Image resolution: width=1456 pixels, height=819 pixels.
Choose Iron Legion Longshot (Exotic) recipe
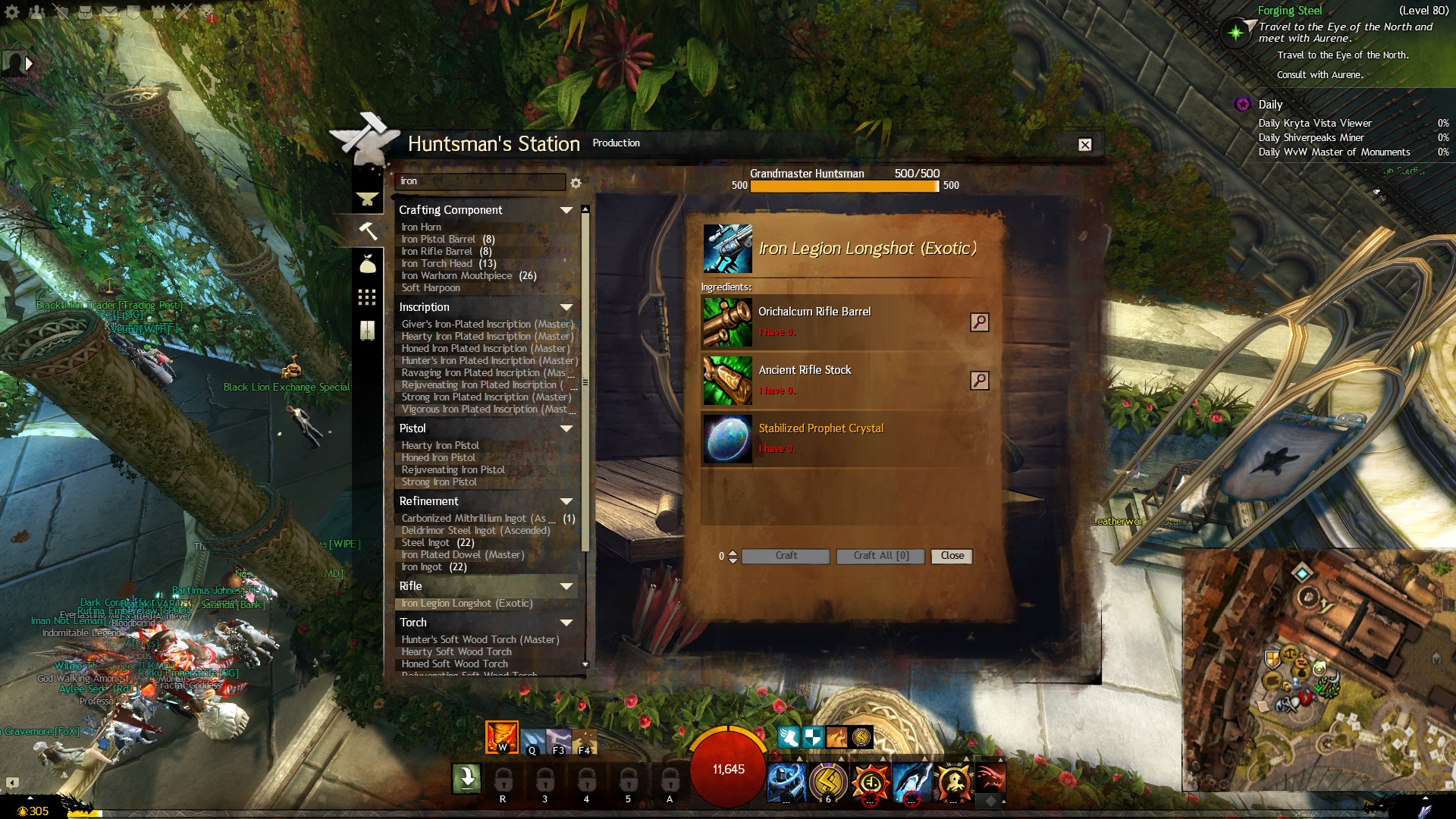467,604
